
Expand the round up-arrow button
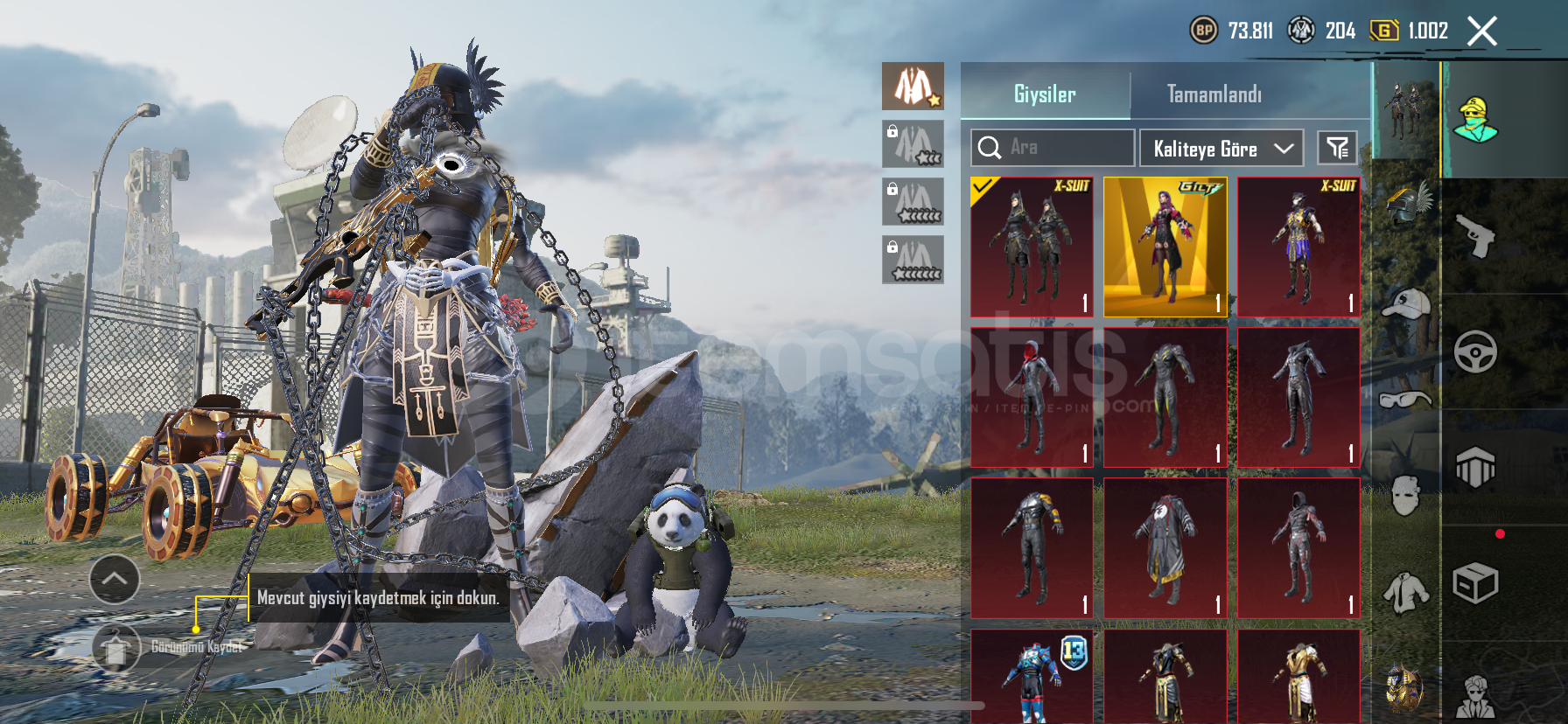(x=115, y=579)
